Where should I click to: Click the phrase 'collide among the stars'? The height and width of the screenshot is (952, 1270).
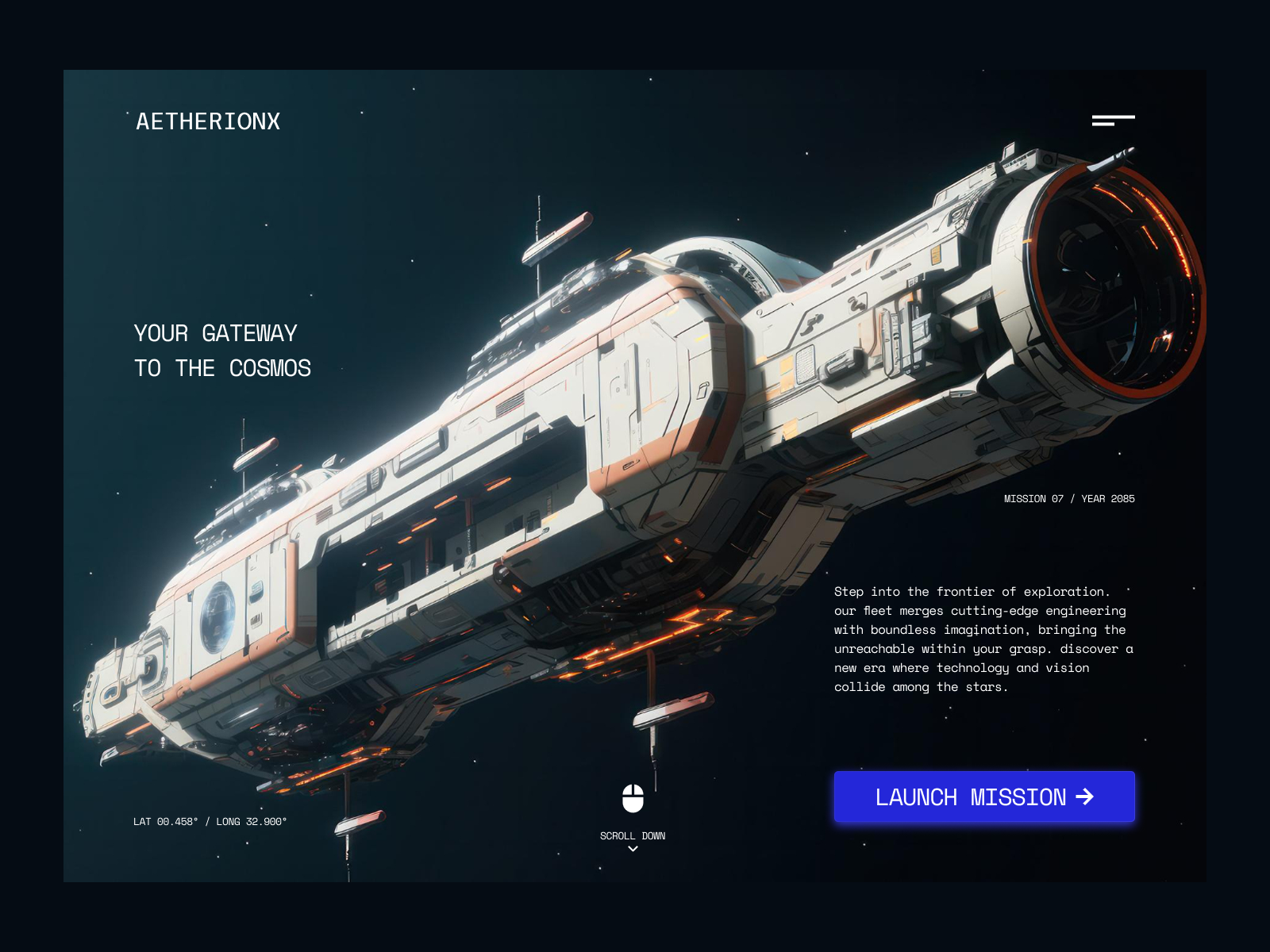(x=921, y=687)
